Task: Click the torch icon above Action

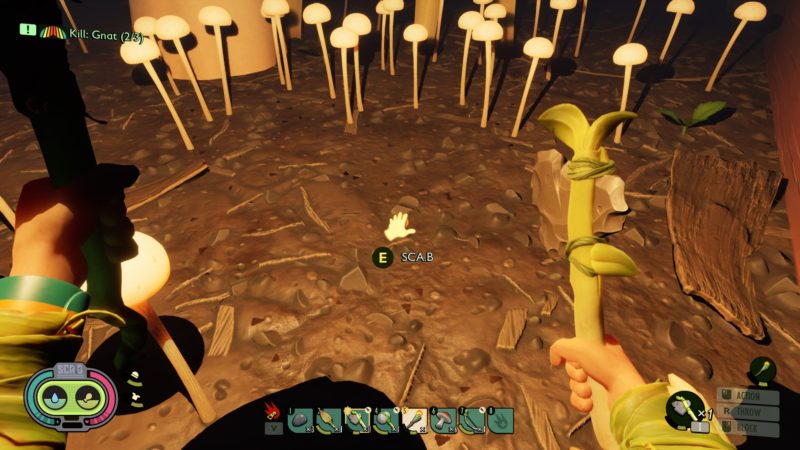Action: coord(764,372)
